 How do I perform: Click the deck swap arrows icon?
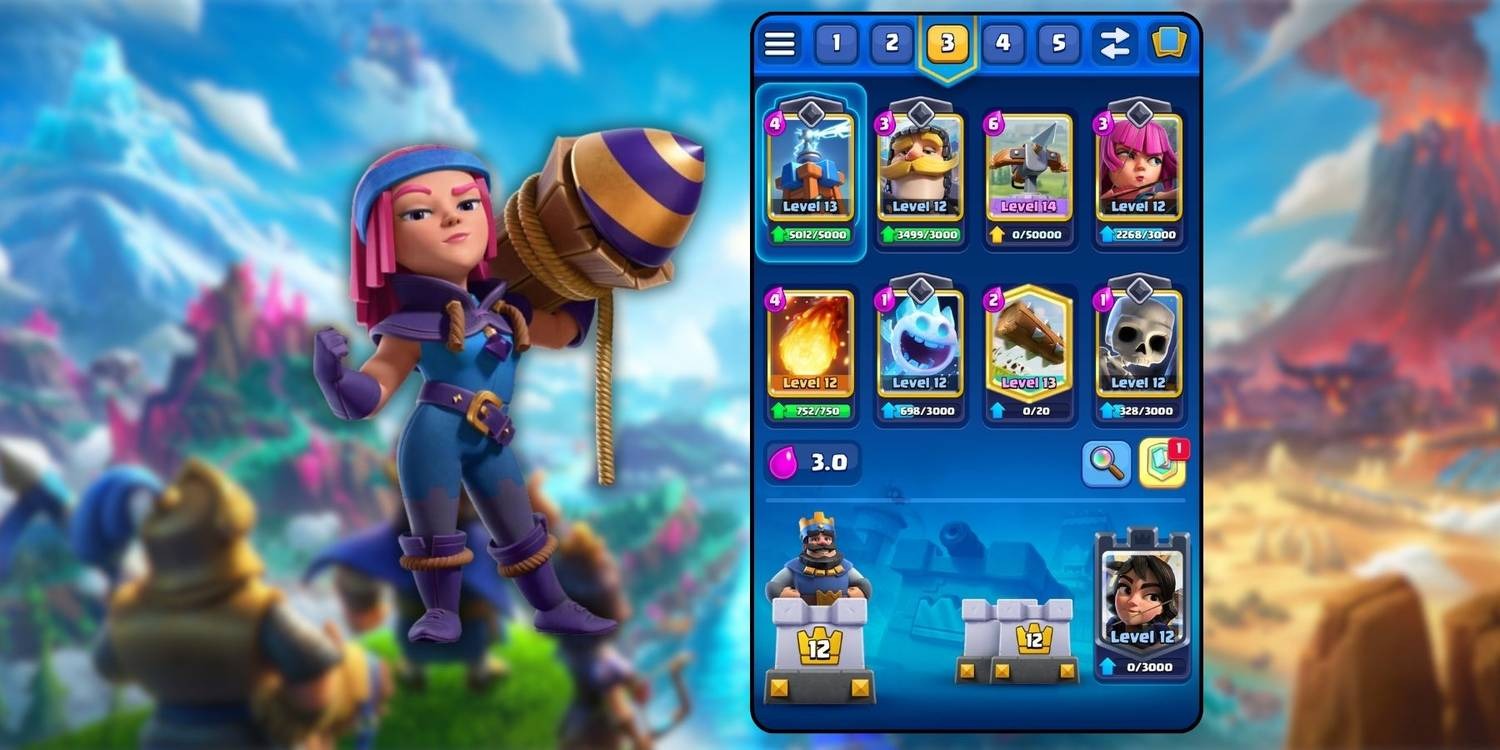coord(1114,43)
